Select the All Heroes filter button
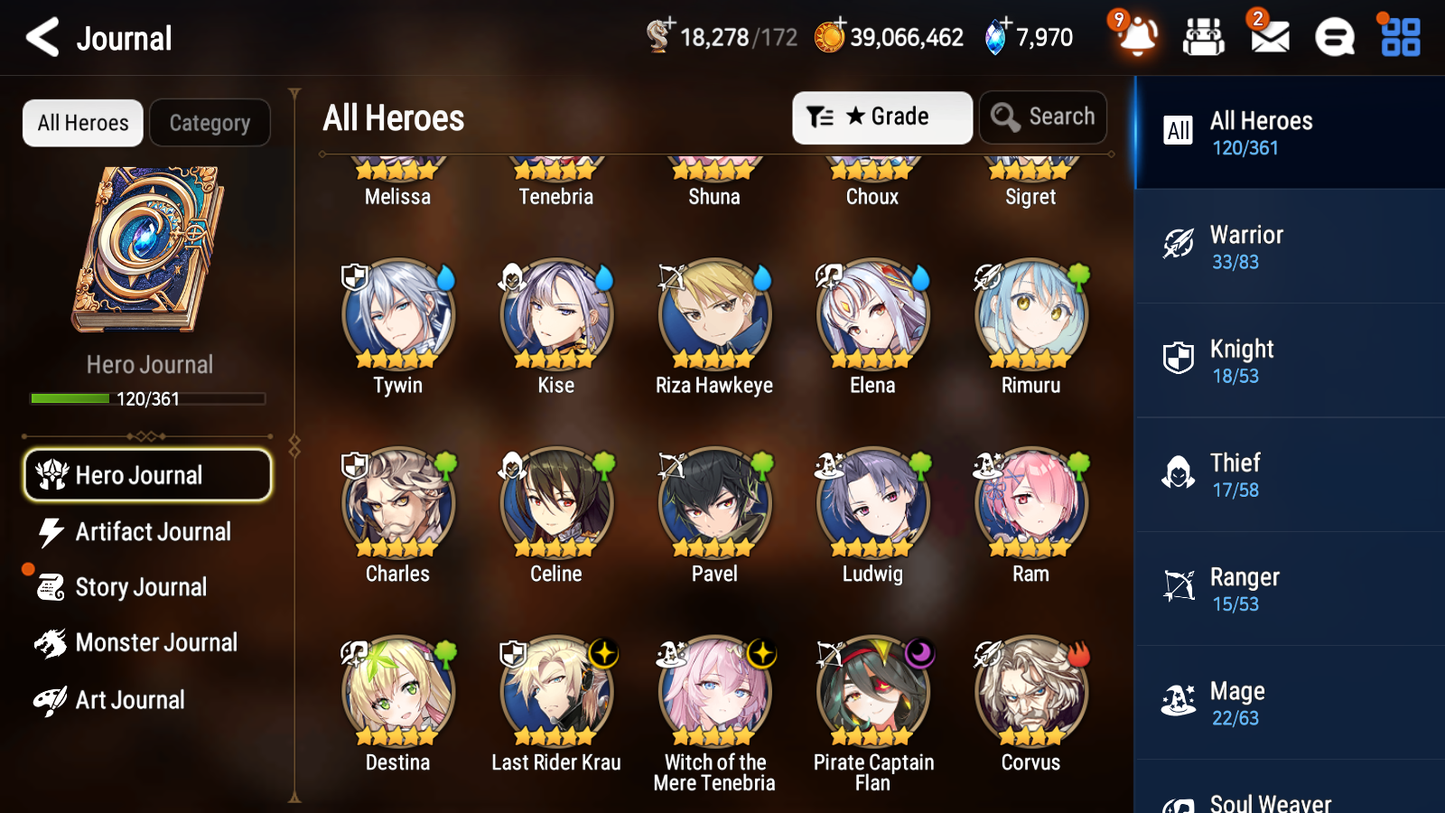Screen dimensions: 1445x813 pyautogui.click(x=82, y=122)
